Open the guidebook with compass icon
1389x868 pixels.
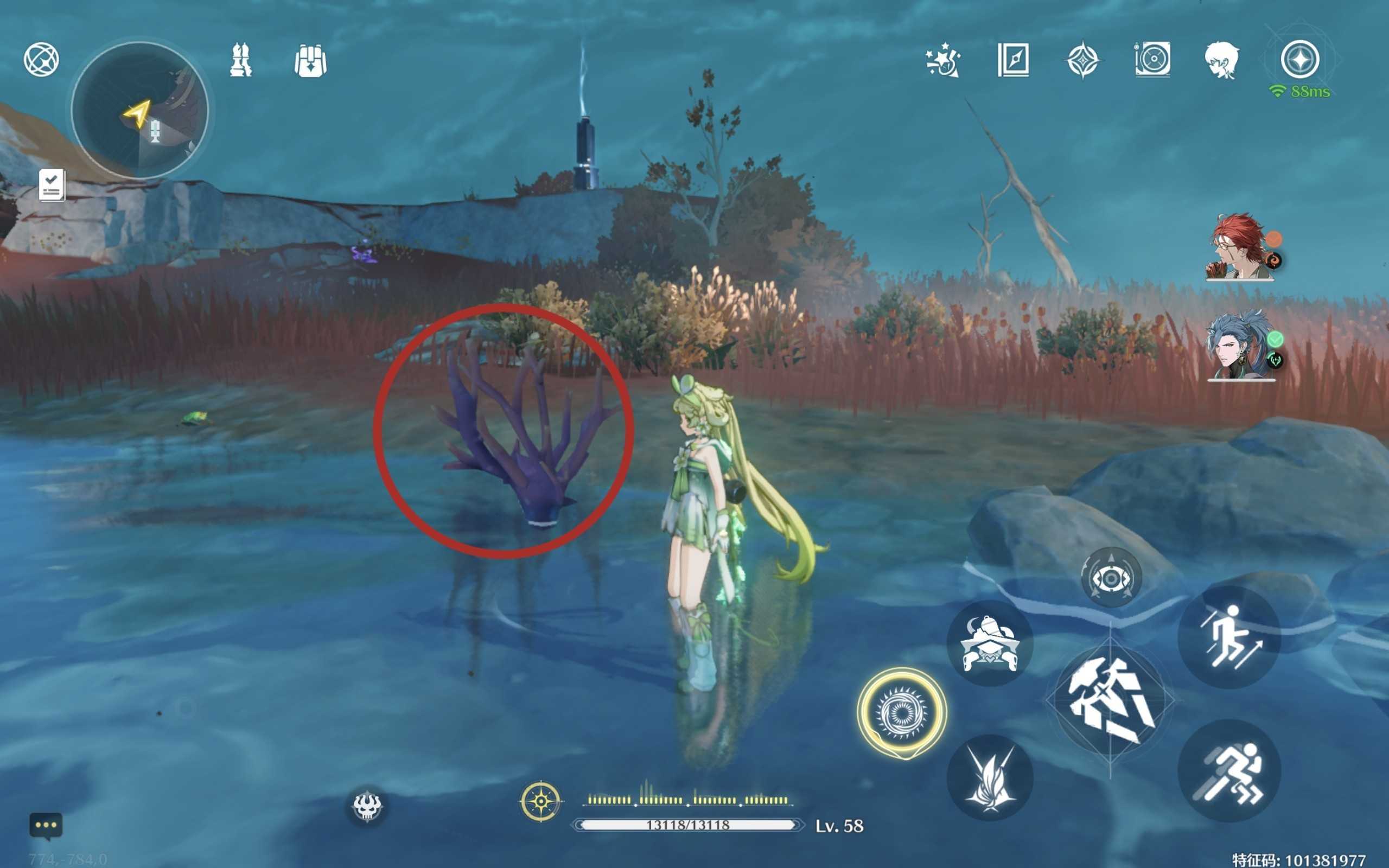[1013, 60]
